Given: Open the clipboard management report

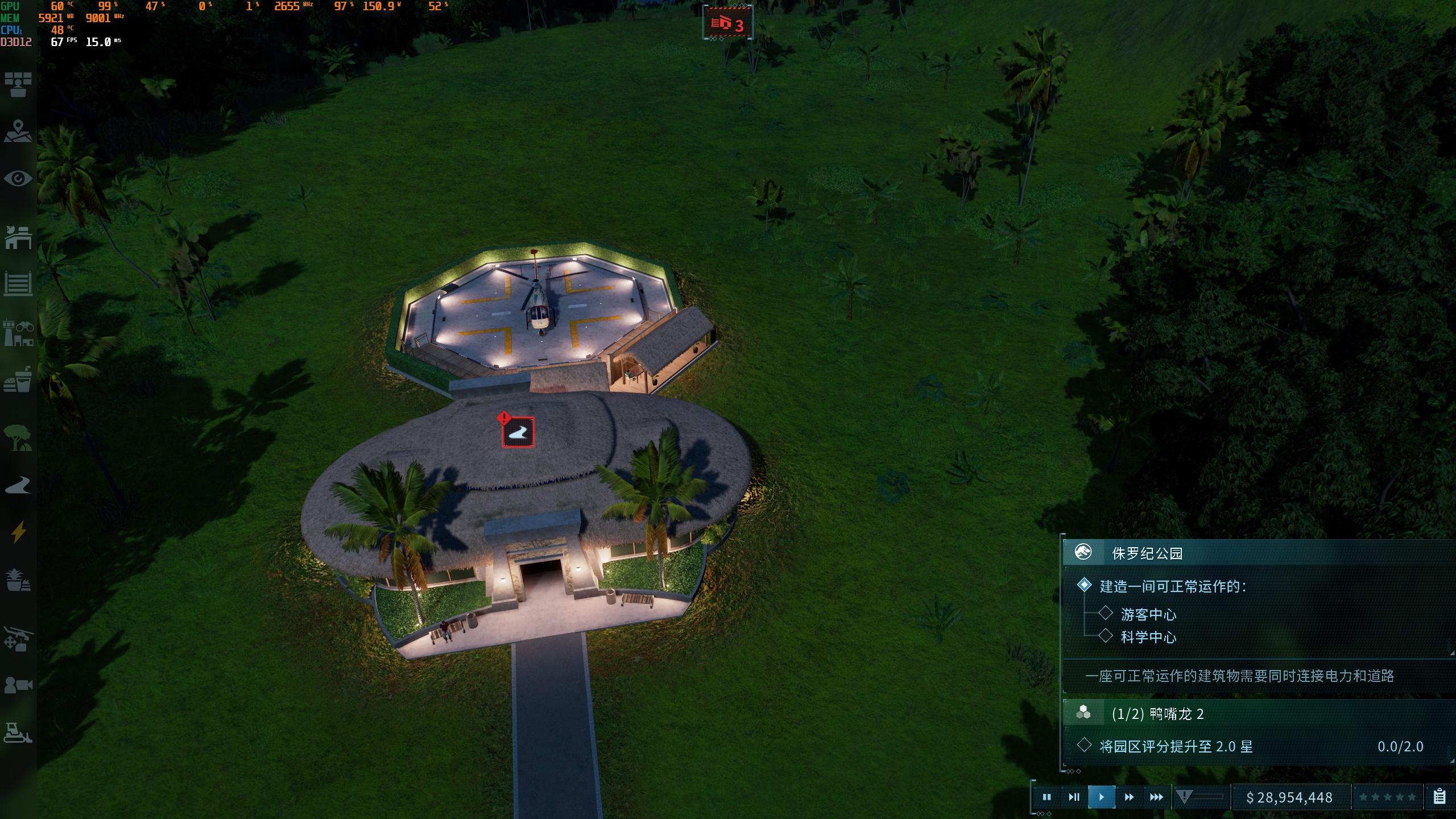Looking at the screenshot, I should [1440, 797].
